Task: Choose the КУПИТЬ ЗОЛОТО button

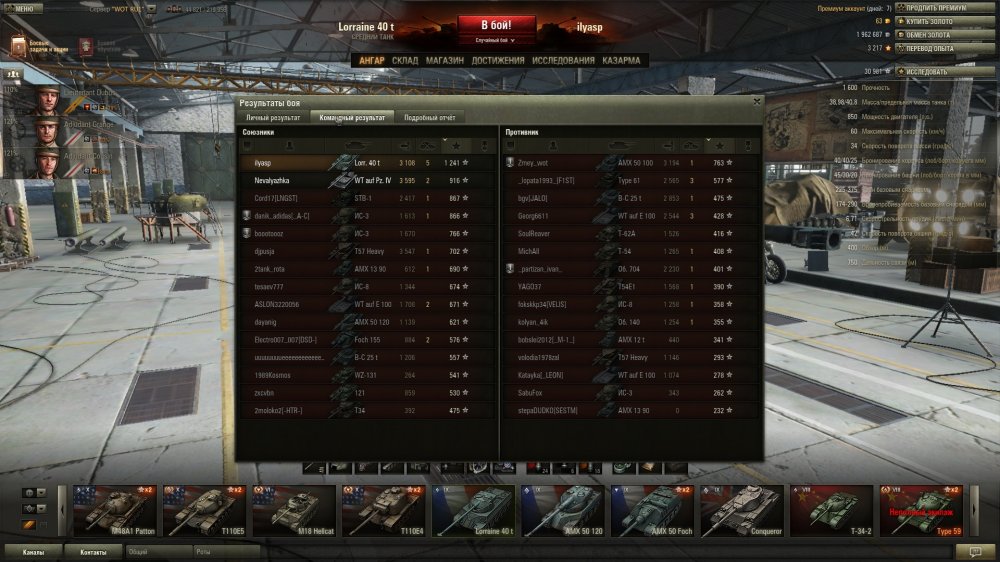Action: point(929,20)
